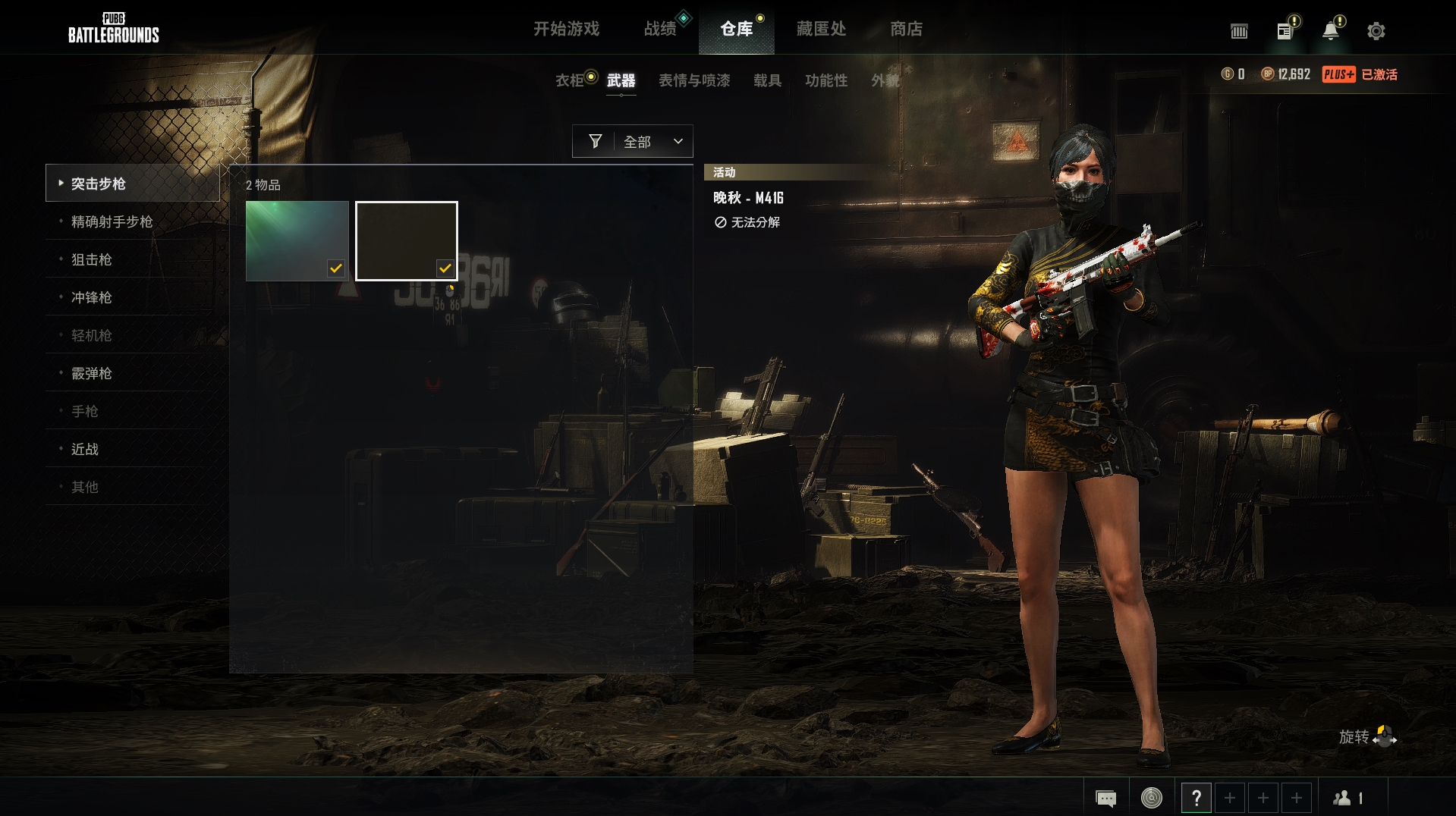Expand the 狙击枪 category
1456x816 pixels.
(92, 259)
